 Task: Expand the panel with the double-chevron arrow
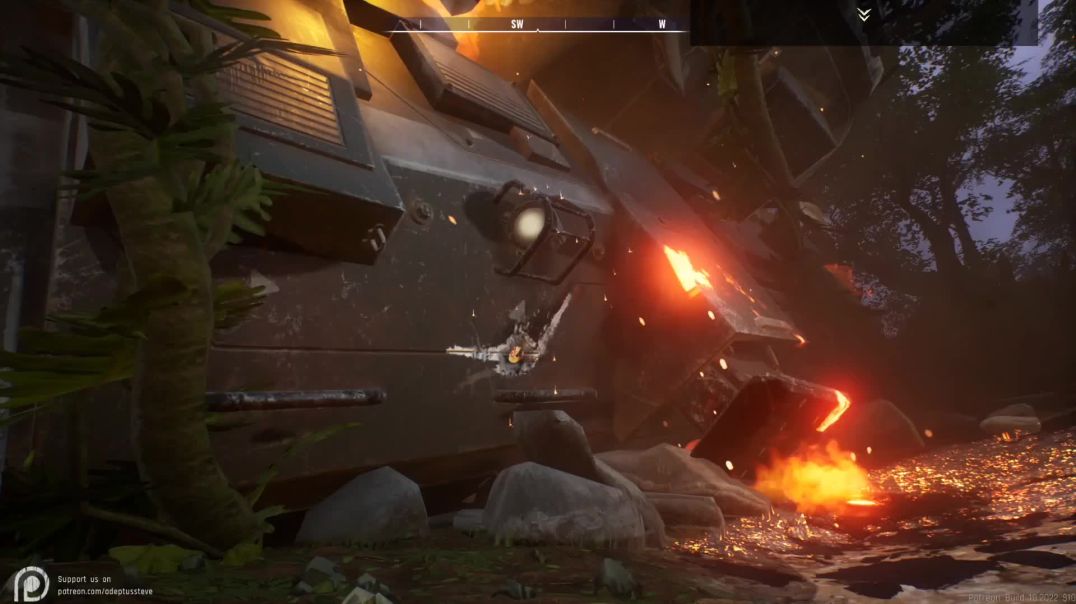click(863, 15)
